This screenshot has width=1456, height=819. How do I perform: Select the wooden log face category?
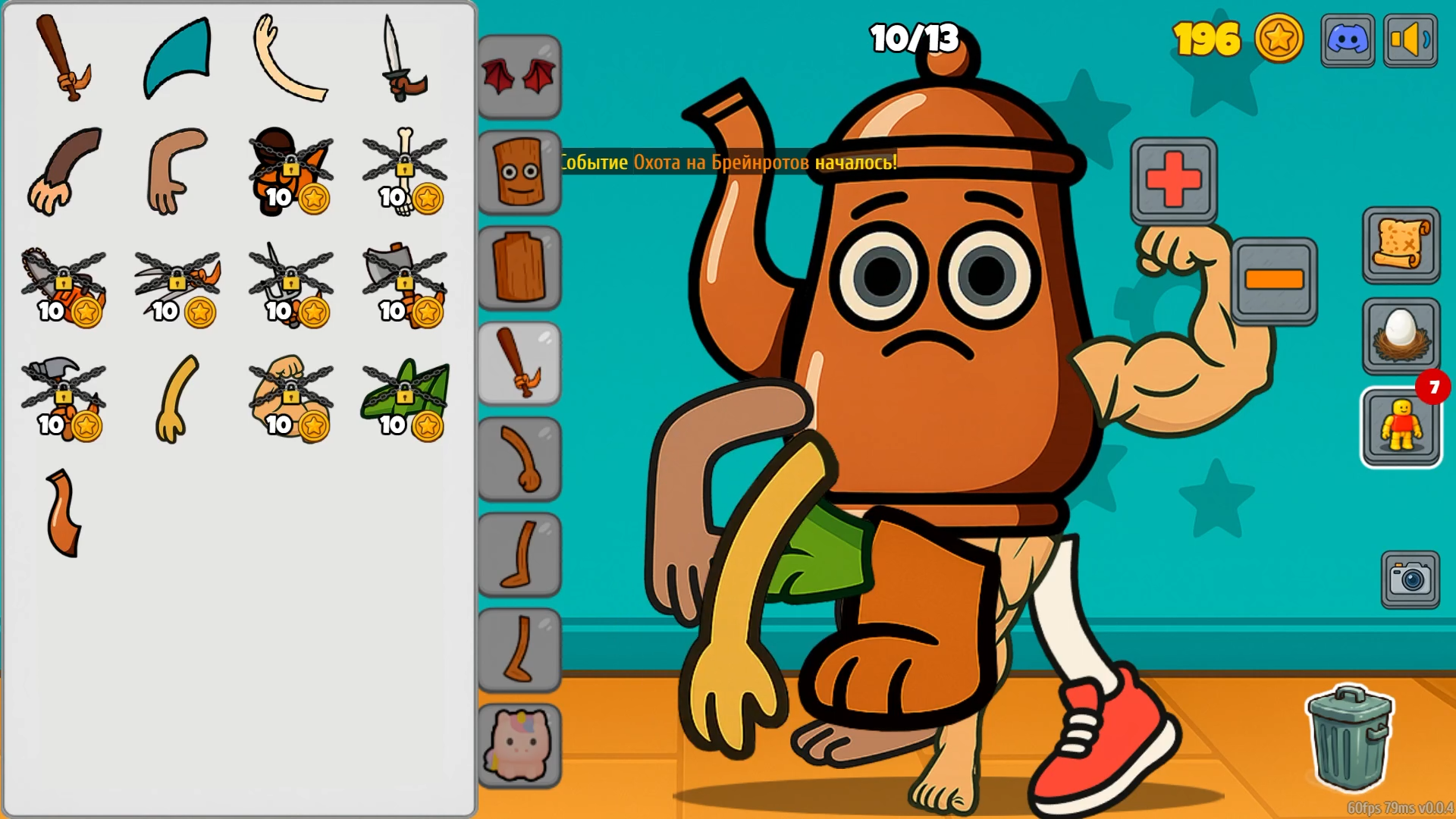[x=519, y=173]
